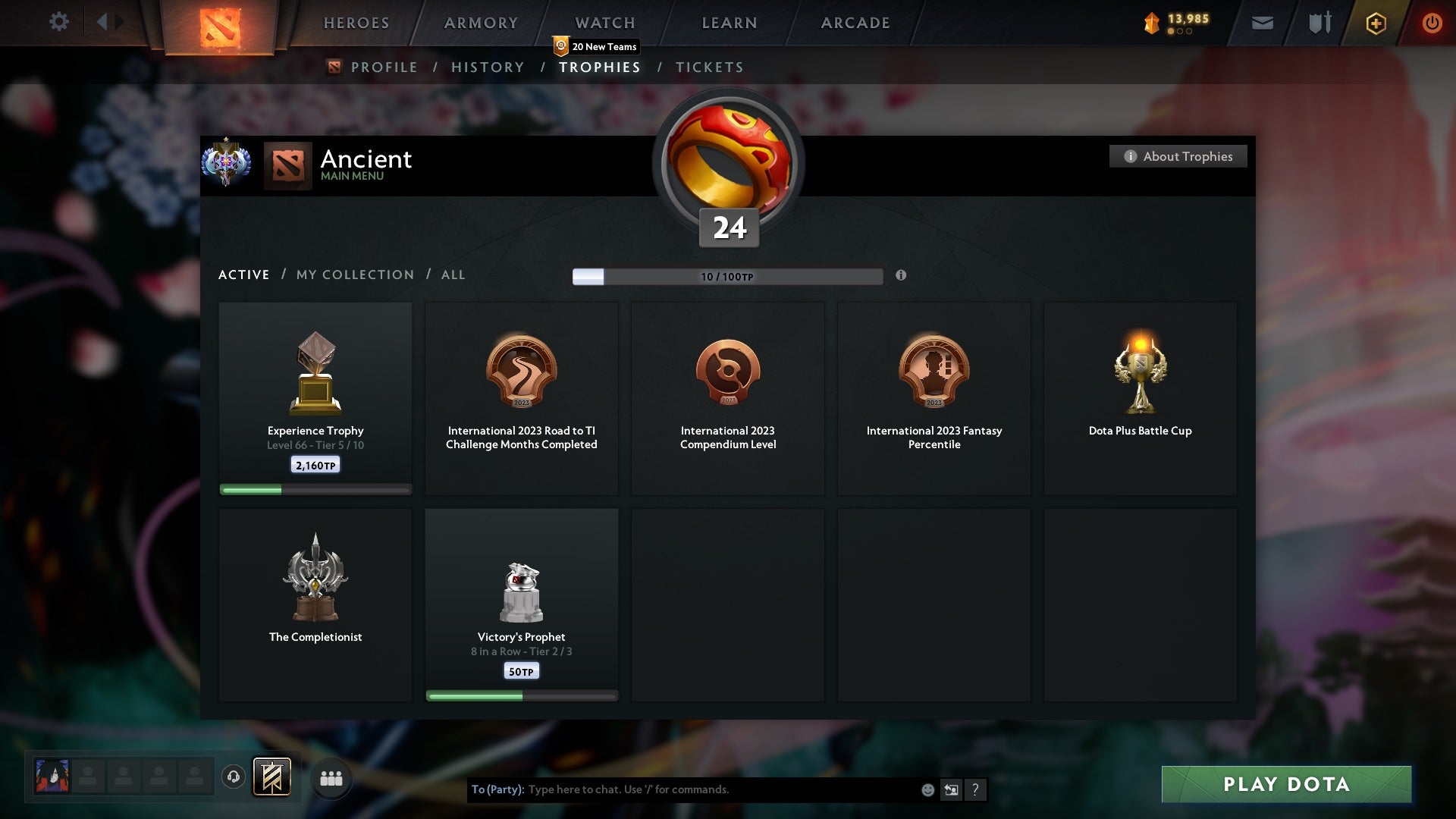Open the mail inbox icon

pyautogui.click(x=1262, y=23)
